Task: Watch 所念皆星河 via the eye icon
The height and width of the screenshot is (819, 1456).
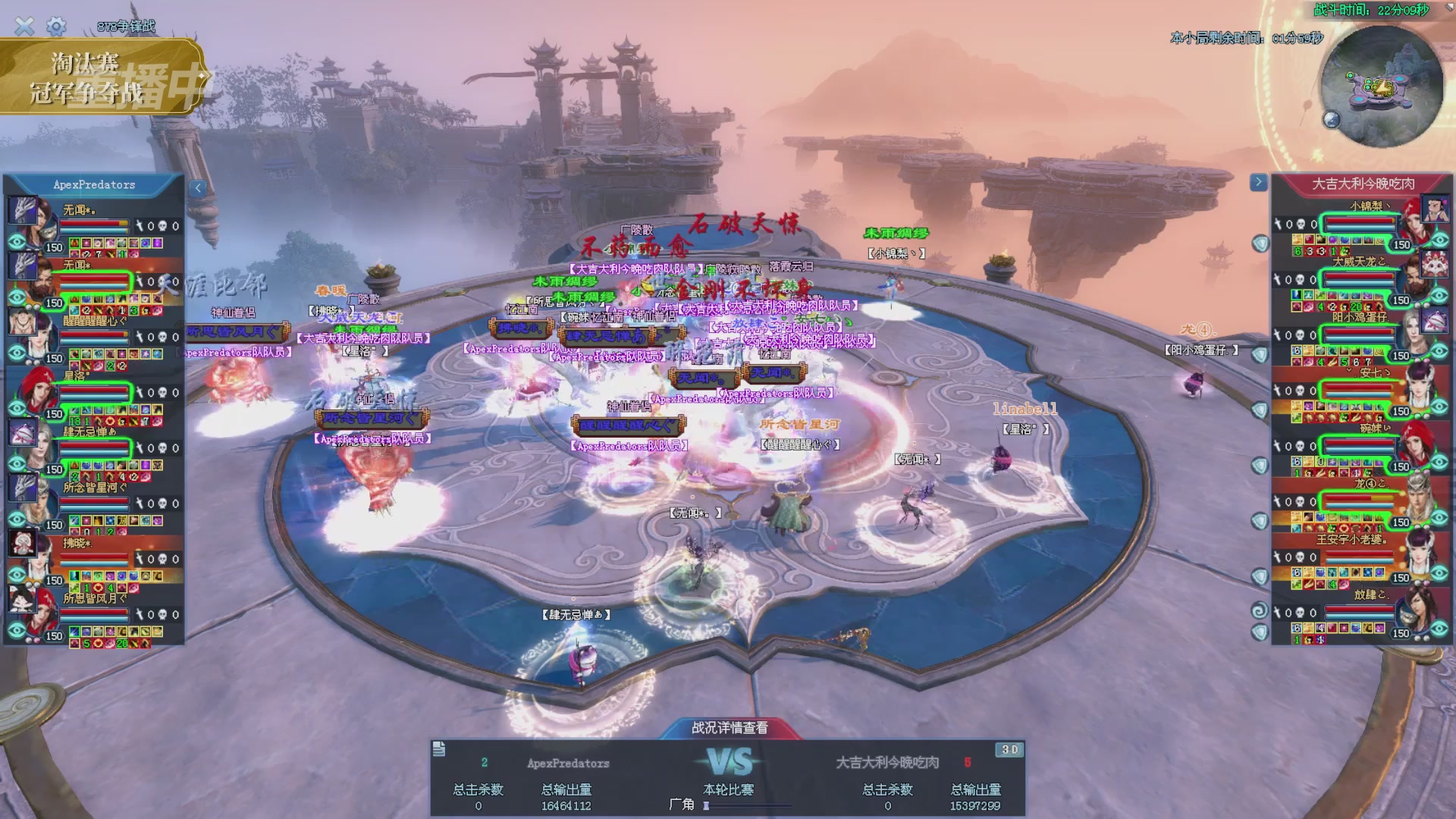Action: pyautogui.click(x=17, y=519)
